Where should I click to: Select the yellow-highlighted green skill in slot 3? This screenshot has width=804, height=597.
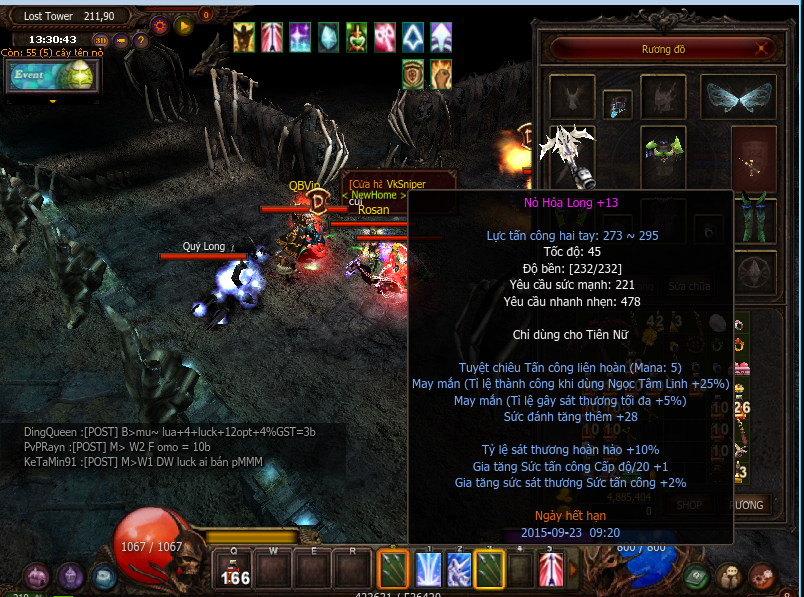[490, 569]
